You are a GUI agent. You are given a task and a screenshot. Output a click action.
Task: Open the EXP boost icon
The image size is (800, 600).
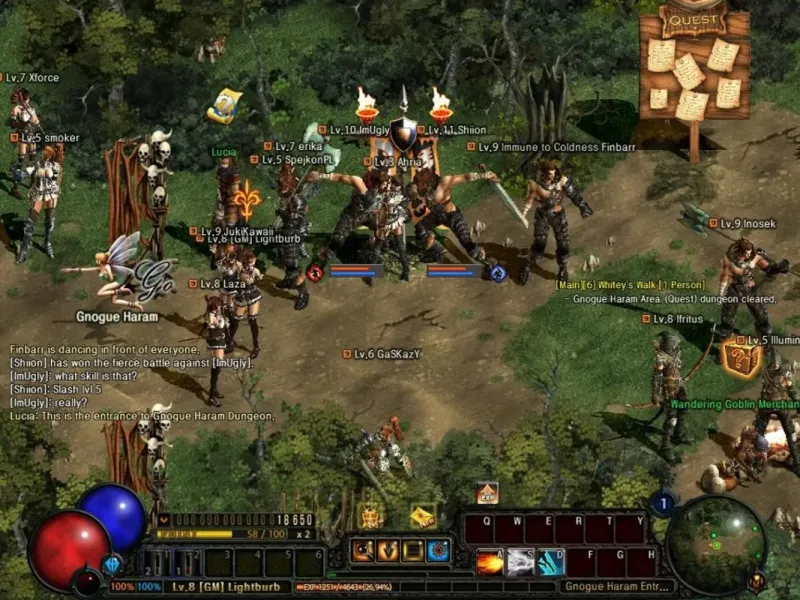click(x=487, y=493)
